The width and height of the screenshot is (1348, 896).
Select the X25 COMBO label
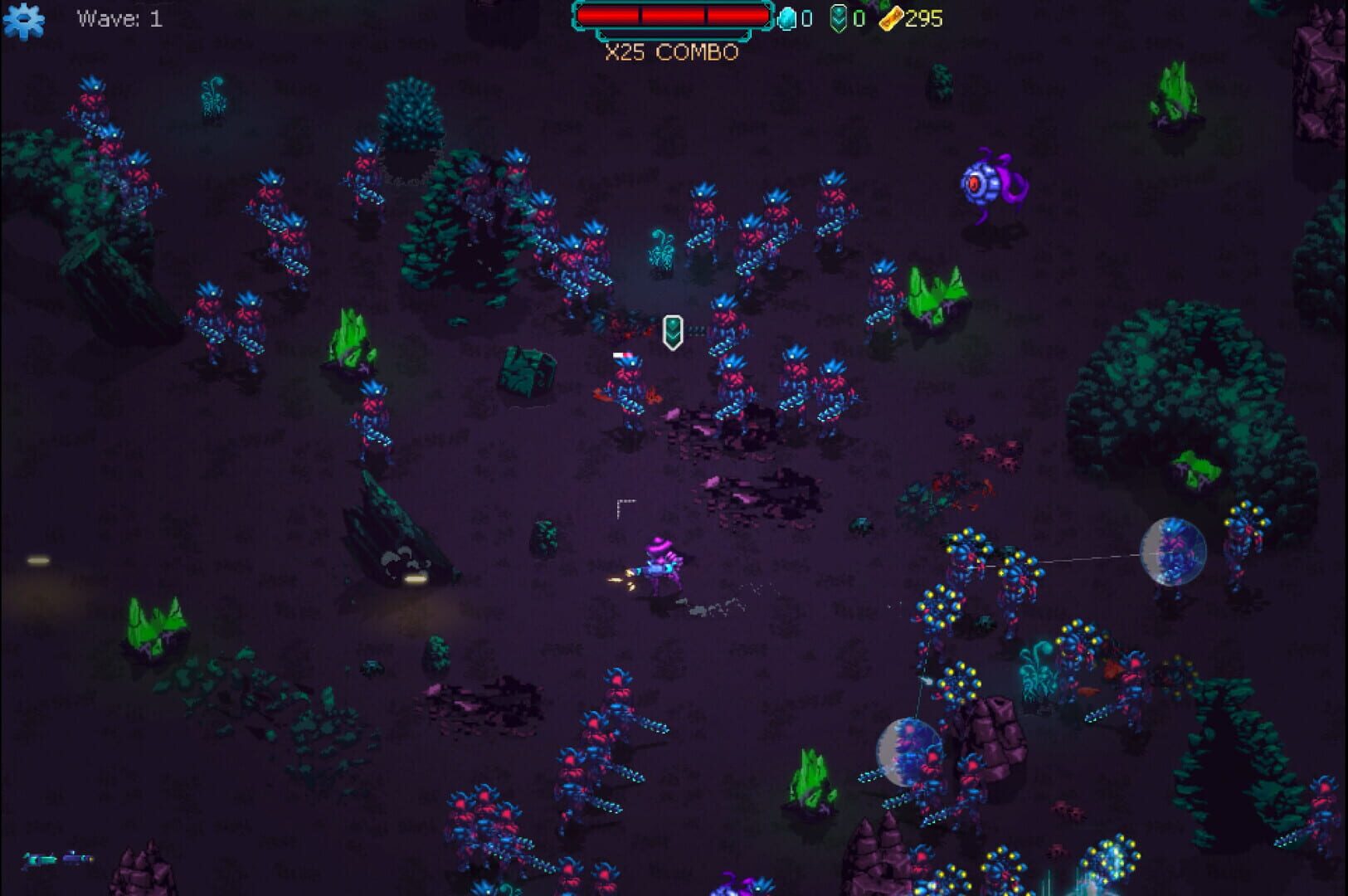click(x=670, y=52)
